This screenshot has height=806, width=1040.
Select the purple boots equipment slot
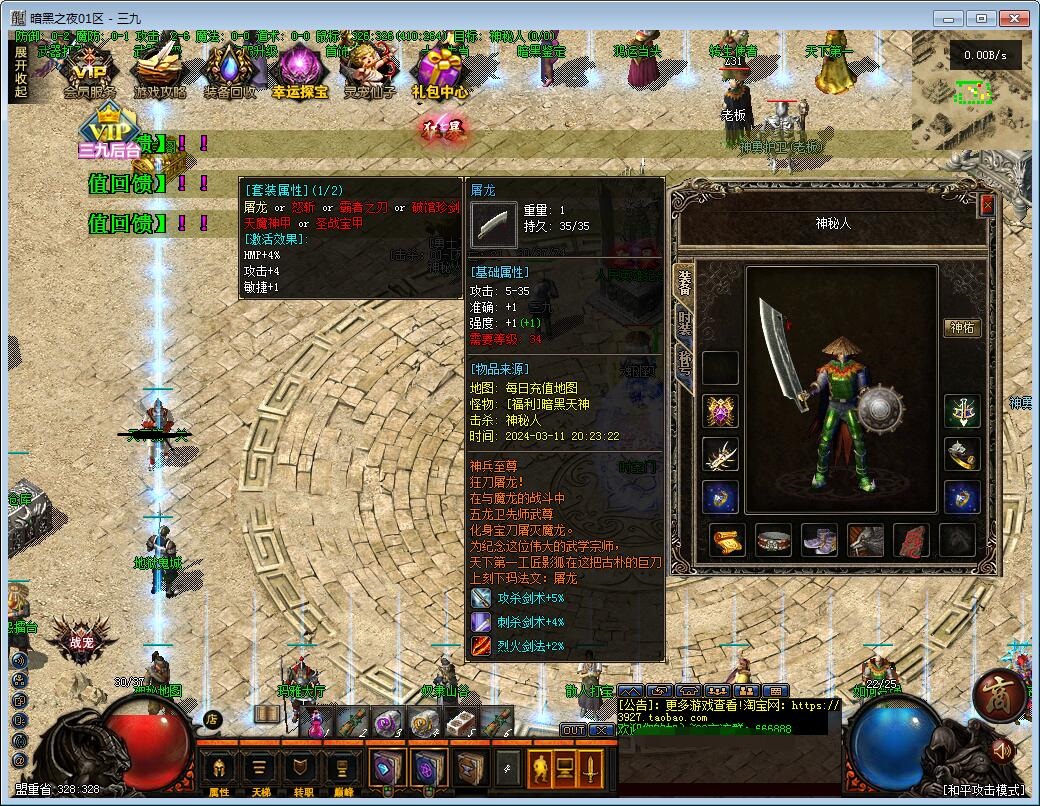[819, 540]
